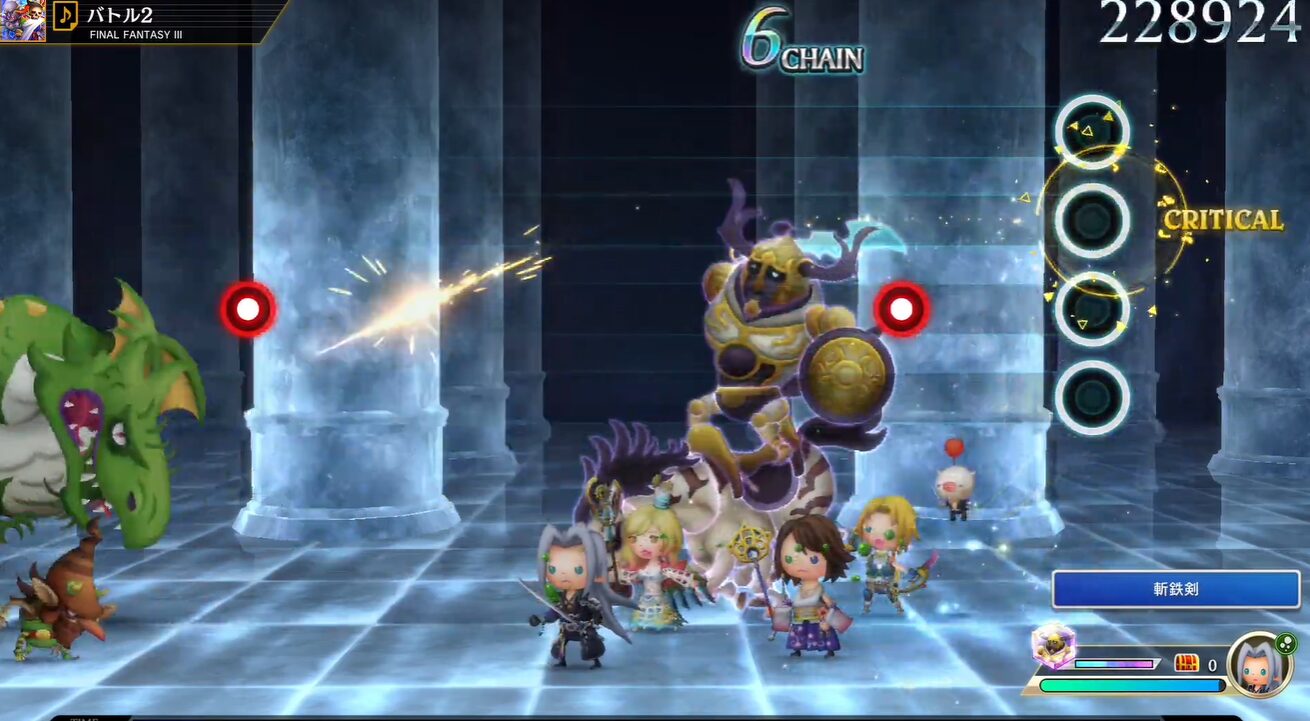Click the orange music note icon
The height and width of the screenshot is (721, 1310).
pyautogui.click(x=65, y=15)
